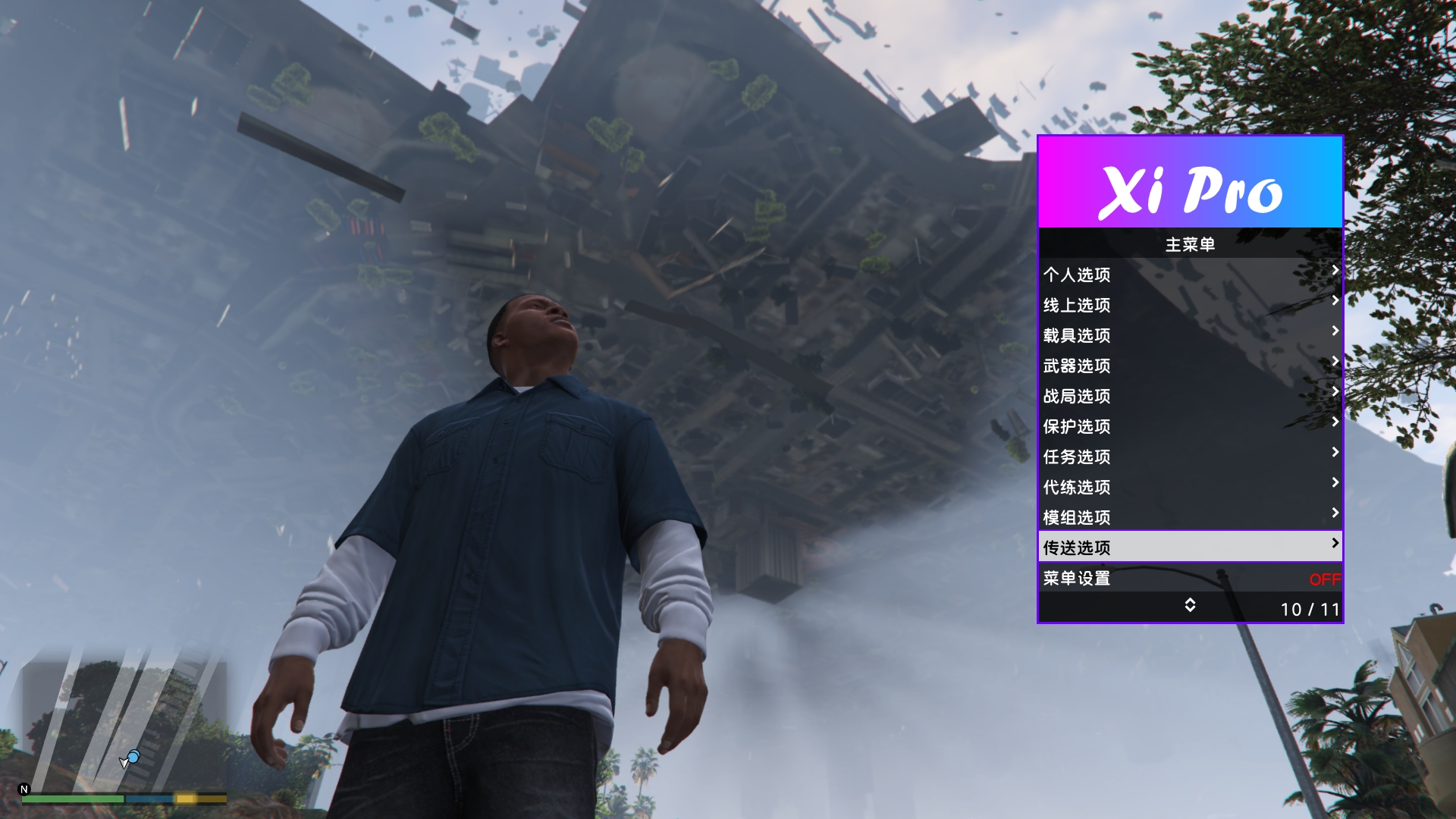Select the highlighted 传送选项 entry
The width and height of the screenshot is (1456, 819).
(x=1189, y=547)
